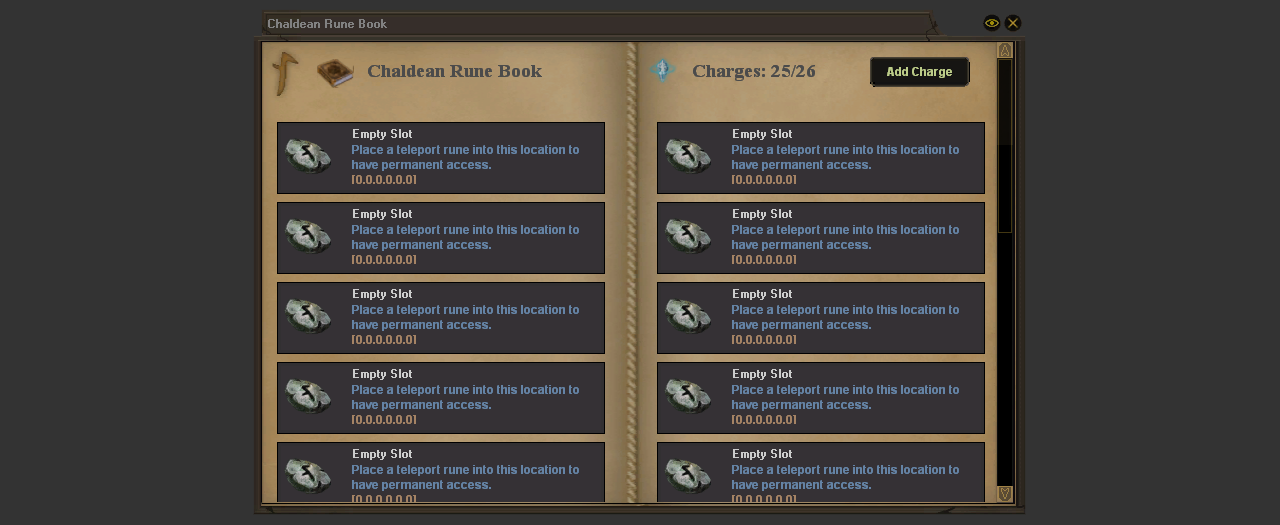Screen dimensions: 1280x525
Task: Click the blue crystal charges icon
Action: (662, 70)
